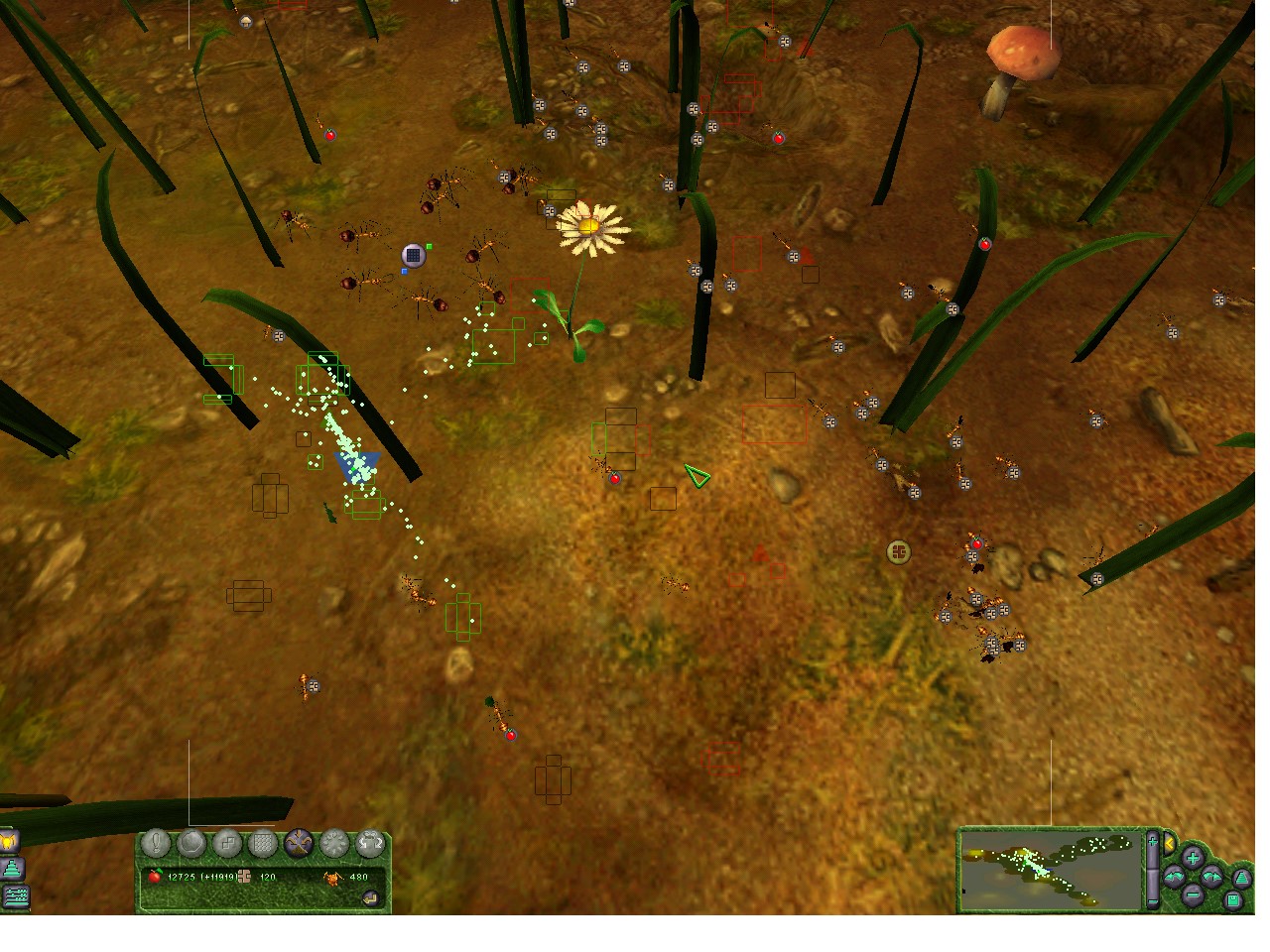This screenshot has width=1270, height=952.
Task: Zoom camera in with round plus button
Action: 1193,857
